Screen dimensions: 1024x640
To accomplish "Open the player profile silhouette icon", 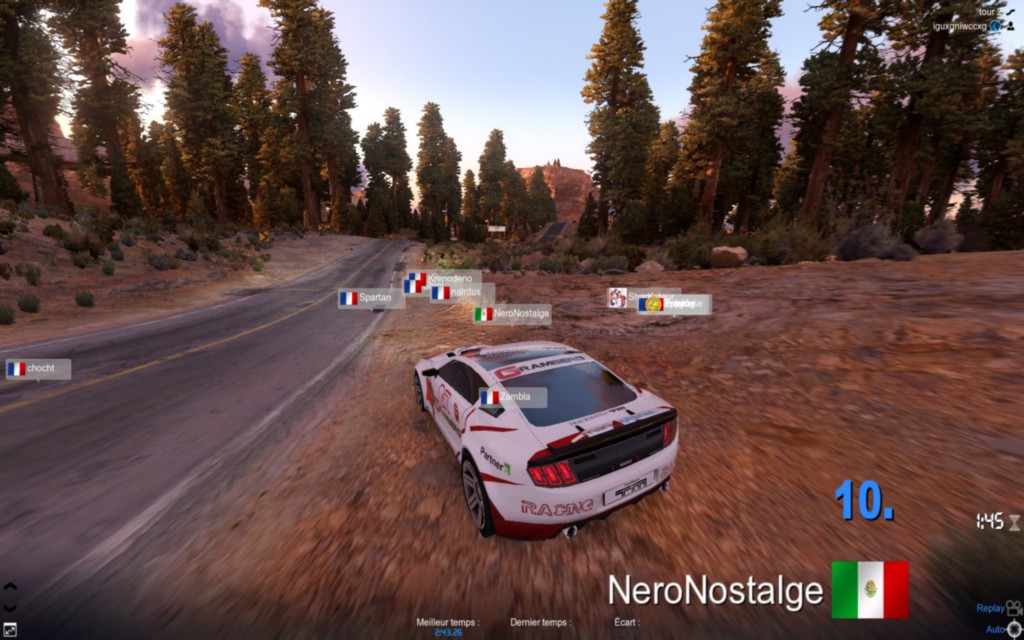I will (x=1009, y=25).
